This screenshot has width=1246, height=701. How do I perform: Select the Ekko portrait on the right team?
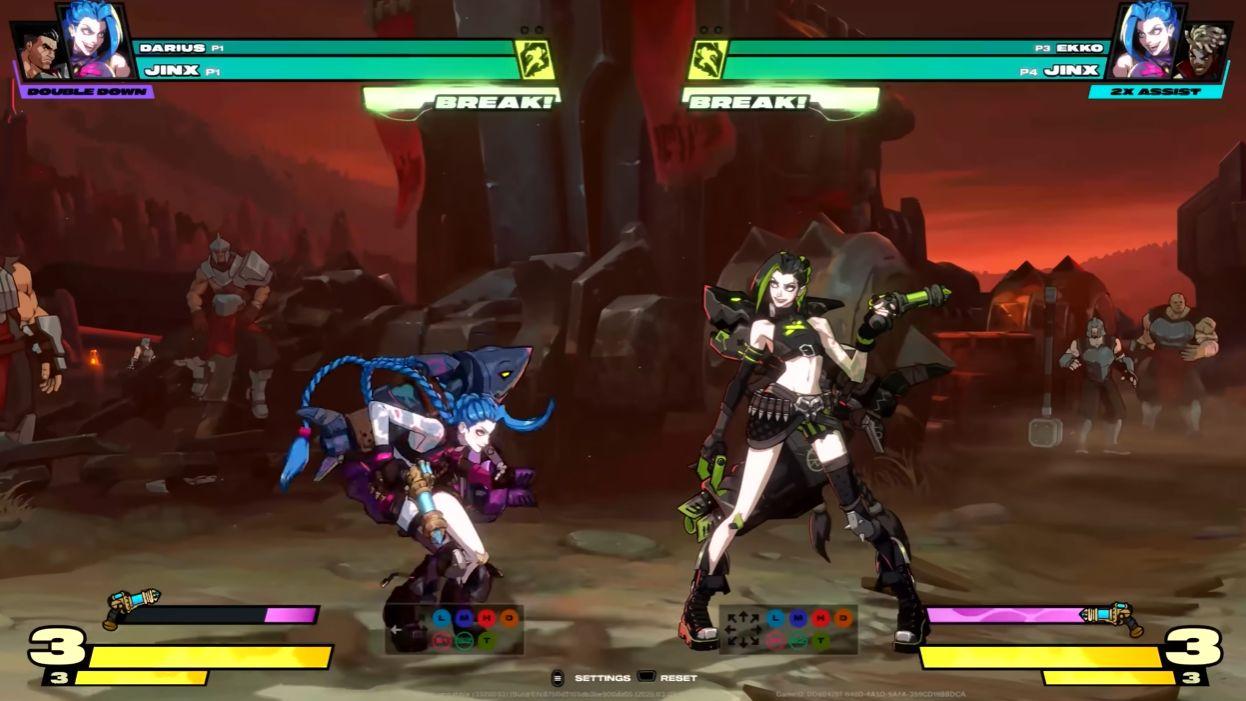coord(1202,50)
